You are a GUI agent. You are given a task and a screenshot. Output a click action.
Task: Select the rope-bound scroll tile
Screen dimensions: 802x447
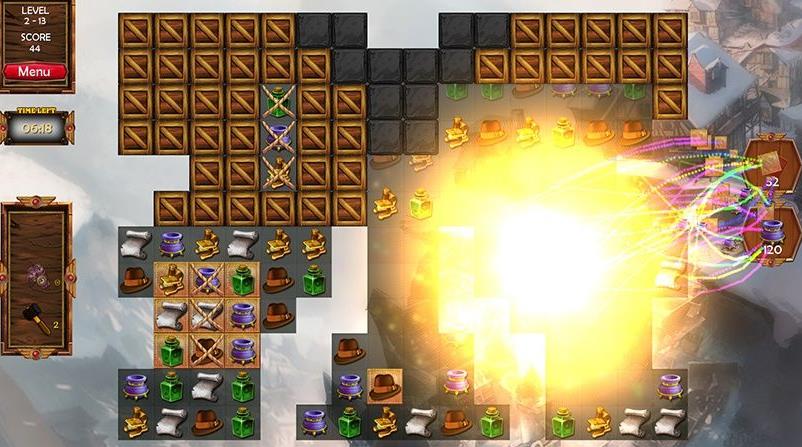tap(207, 313)
